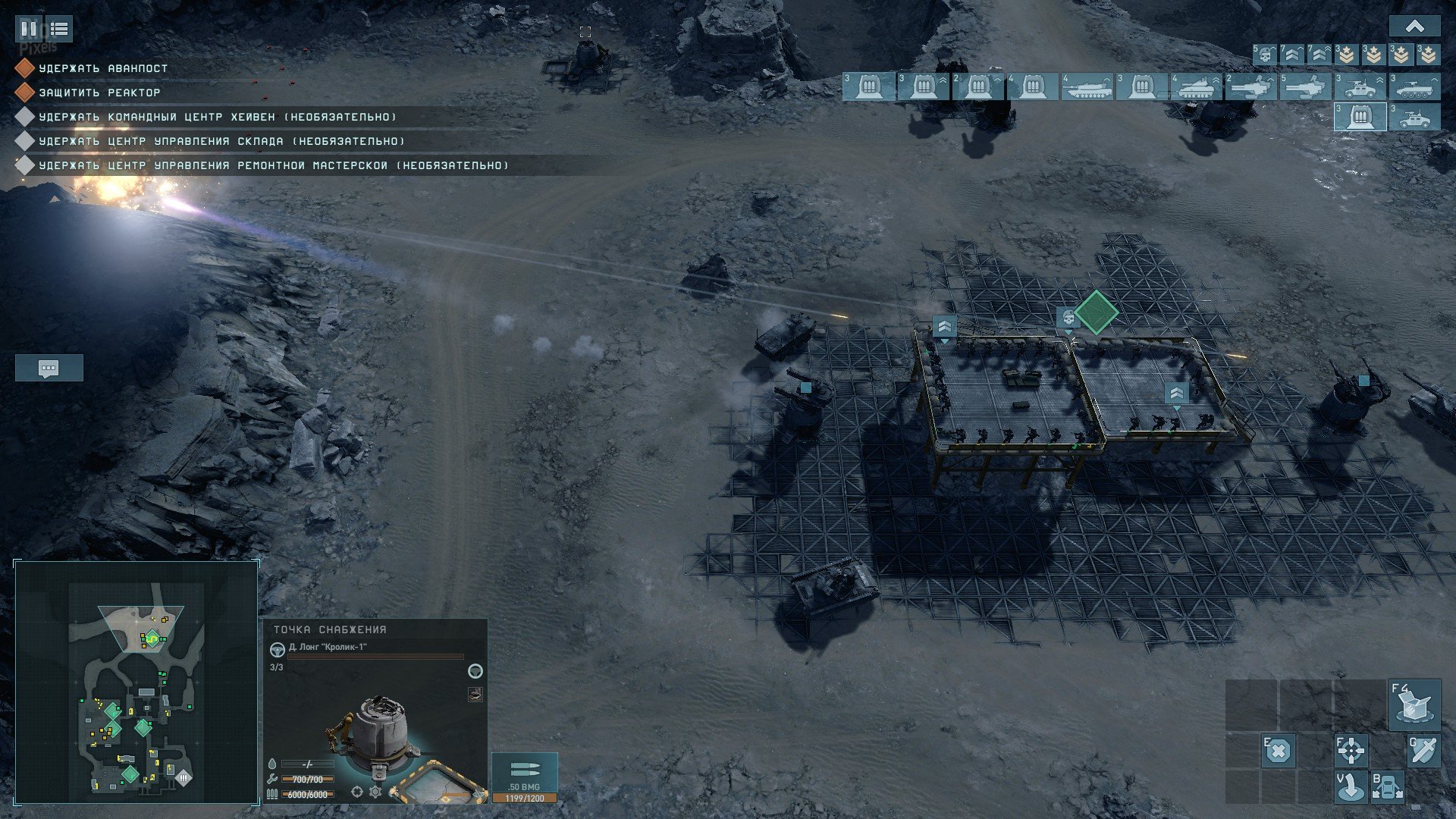Click on the tactical minimap

click(136, 682)
